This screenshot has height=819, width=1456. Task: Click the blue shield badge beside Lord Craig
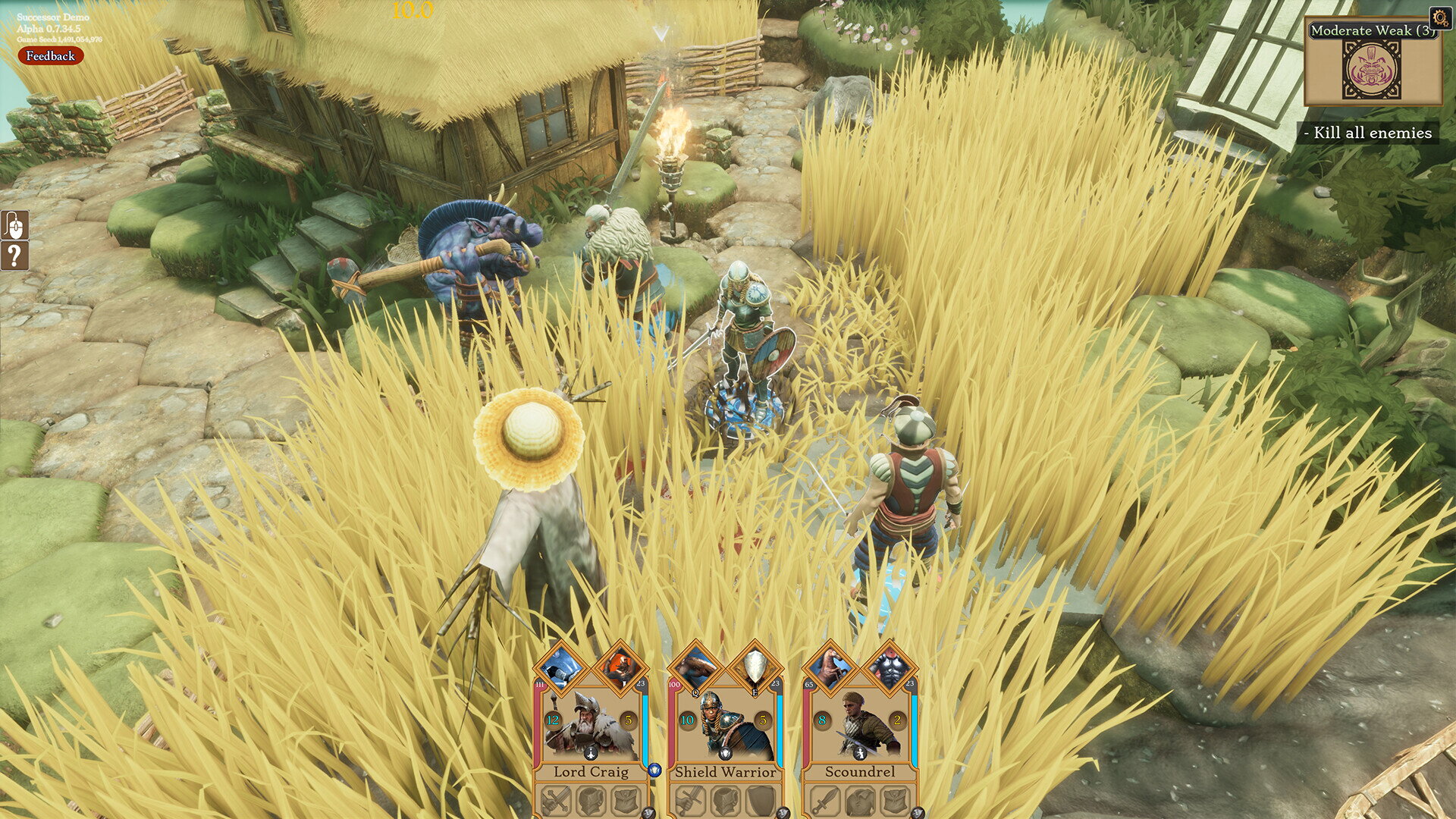pyautogui.click(x=655, y=770)
